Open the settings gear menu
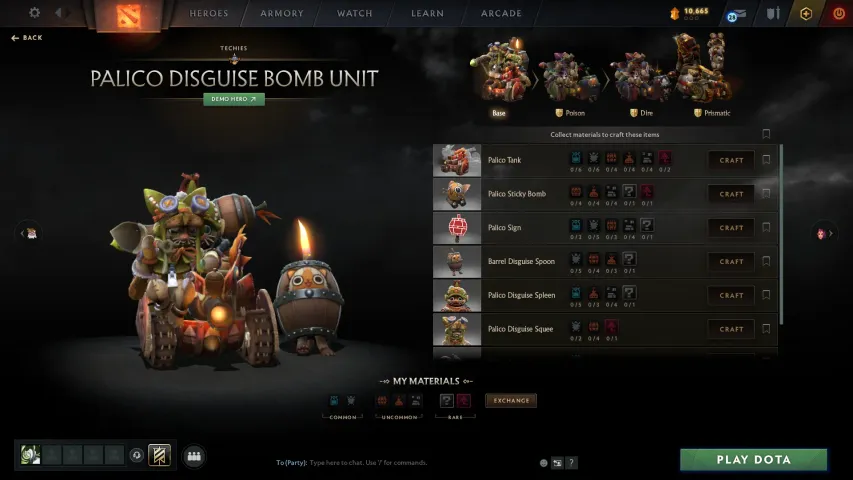The width and height of the screenshot is (853, 480). 35,13
